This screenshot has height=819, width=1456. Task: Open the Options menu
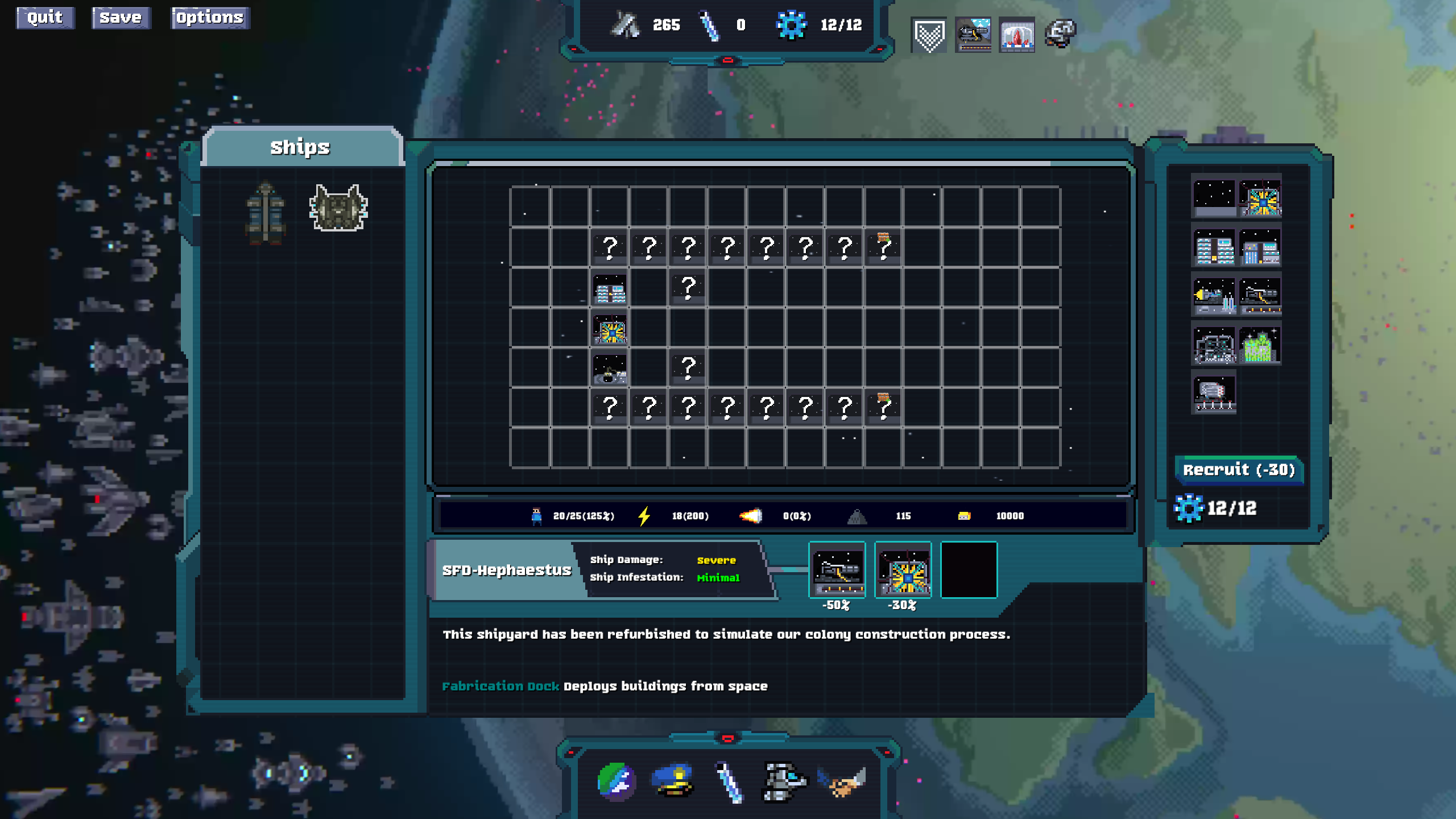210,18
